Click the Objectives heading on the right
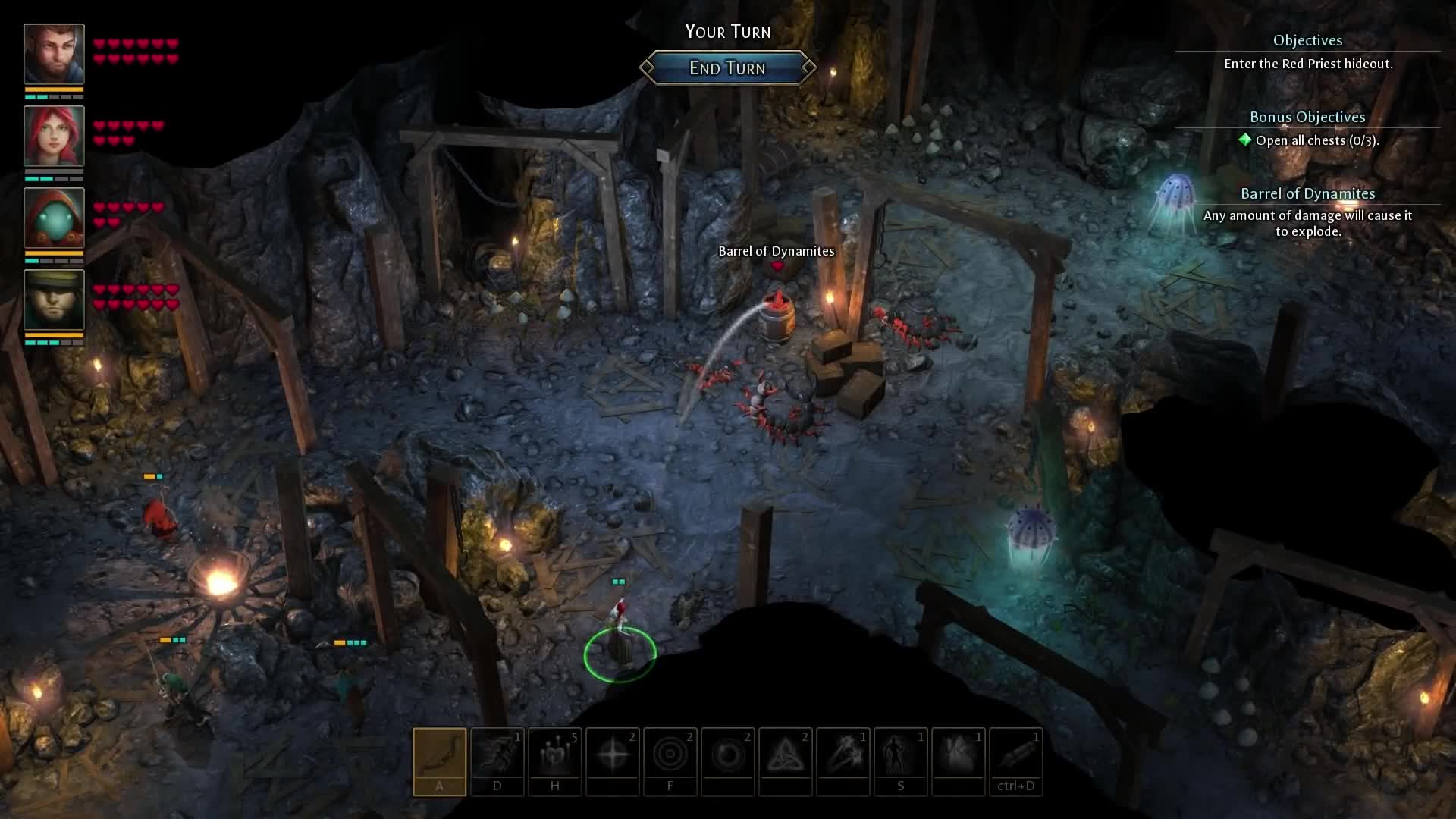The height and width of the screenshot is (819, 1456). [1307, 40]
